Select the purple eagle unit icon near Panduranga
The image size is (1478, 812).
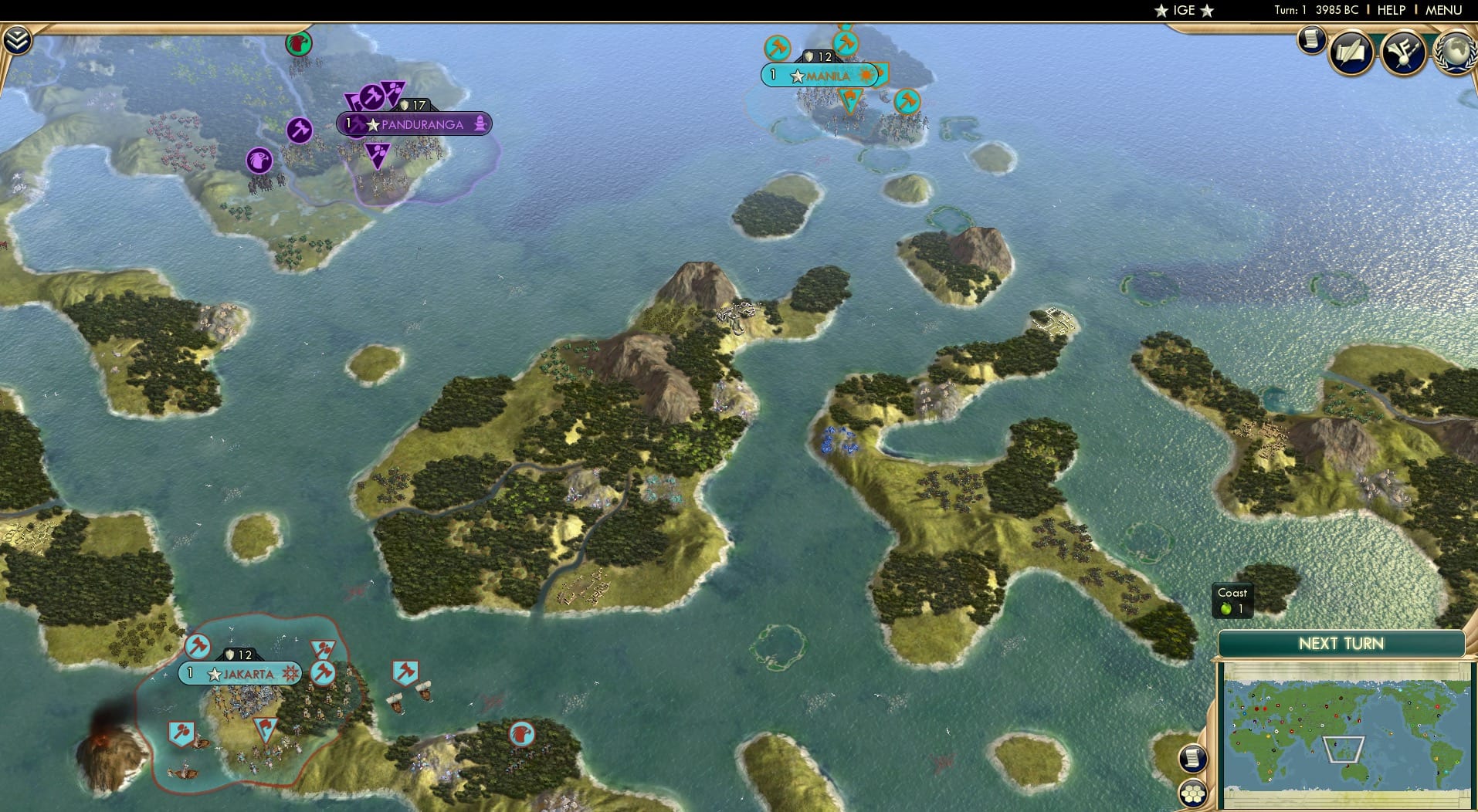click(258, 161)
